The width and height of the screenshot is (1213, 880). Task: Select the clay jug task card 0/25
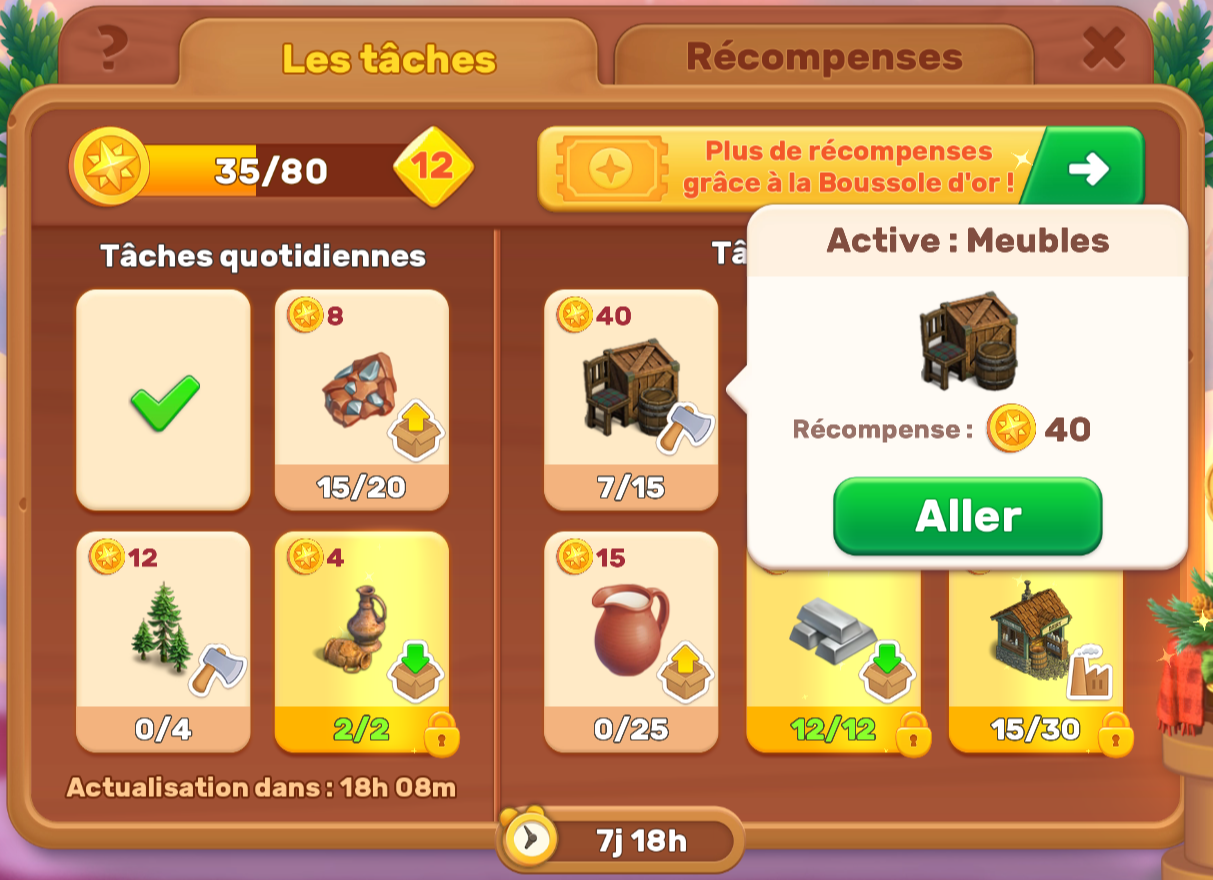[630, 641]
